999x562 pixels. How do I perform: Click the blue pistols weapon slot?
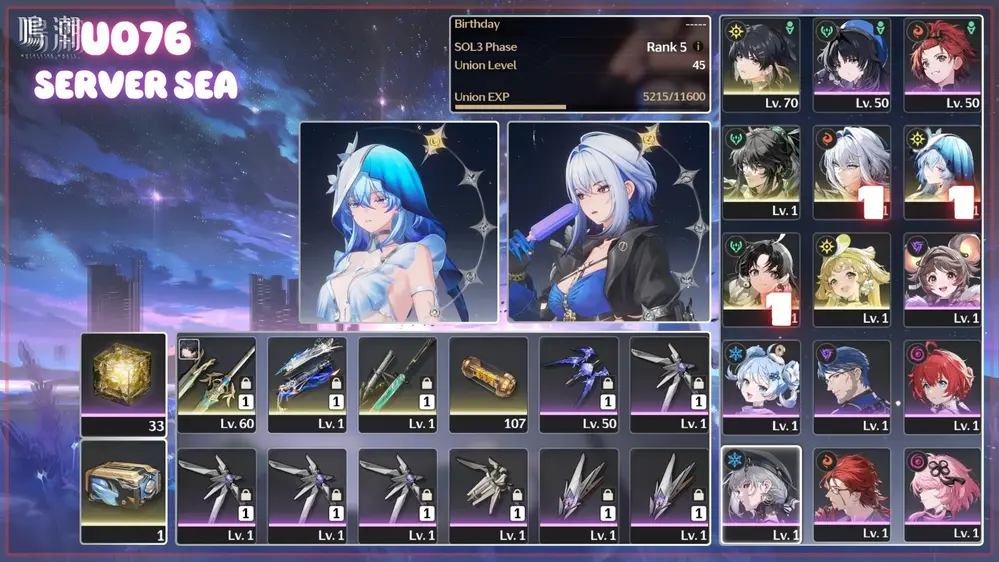(307, 383)
